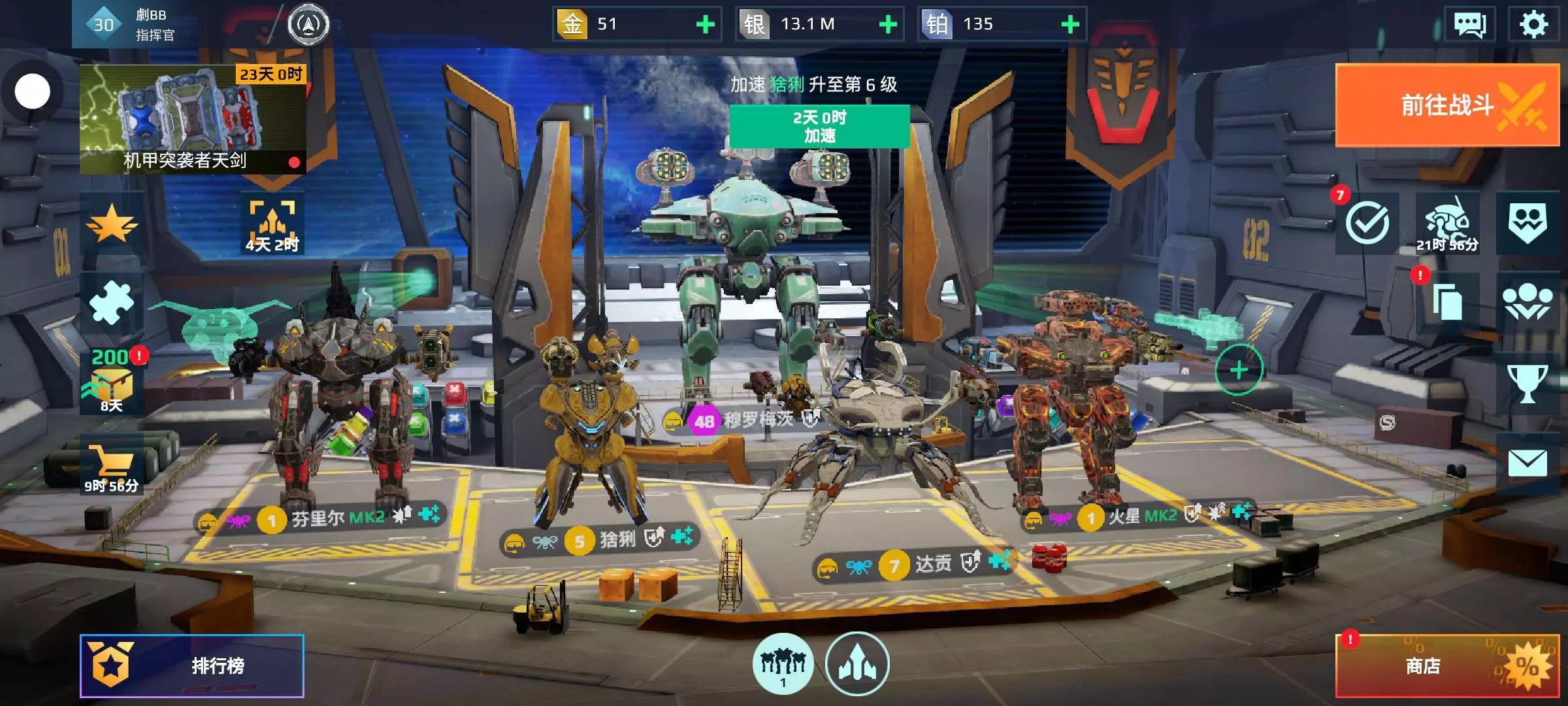
Task: Open the clan friends group icon
Action: pos(1527,303)
